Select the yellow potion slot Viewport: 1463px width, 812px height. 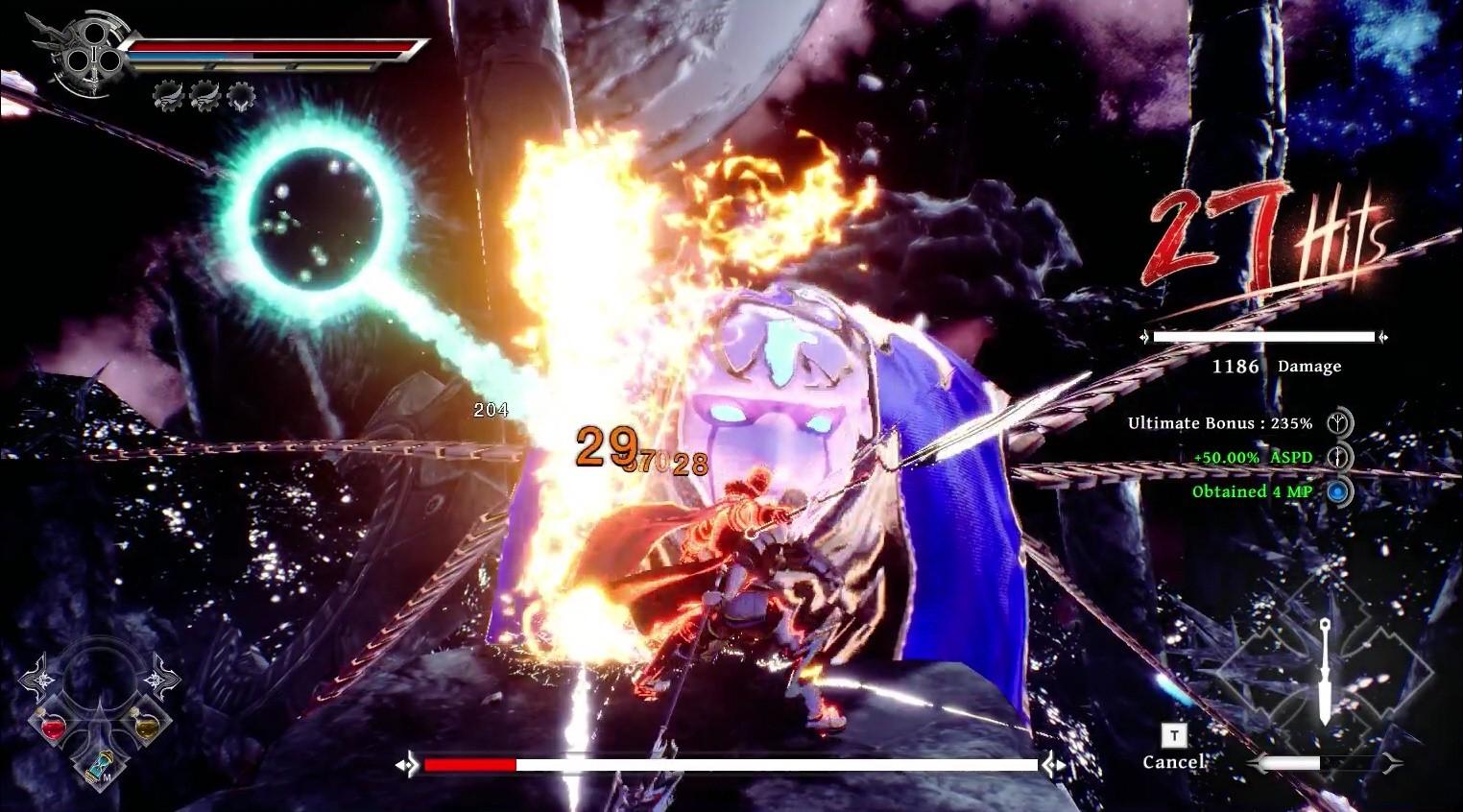[x=145, y=728]
